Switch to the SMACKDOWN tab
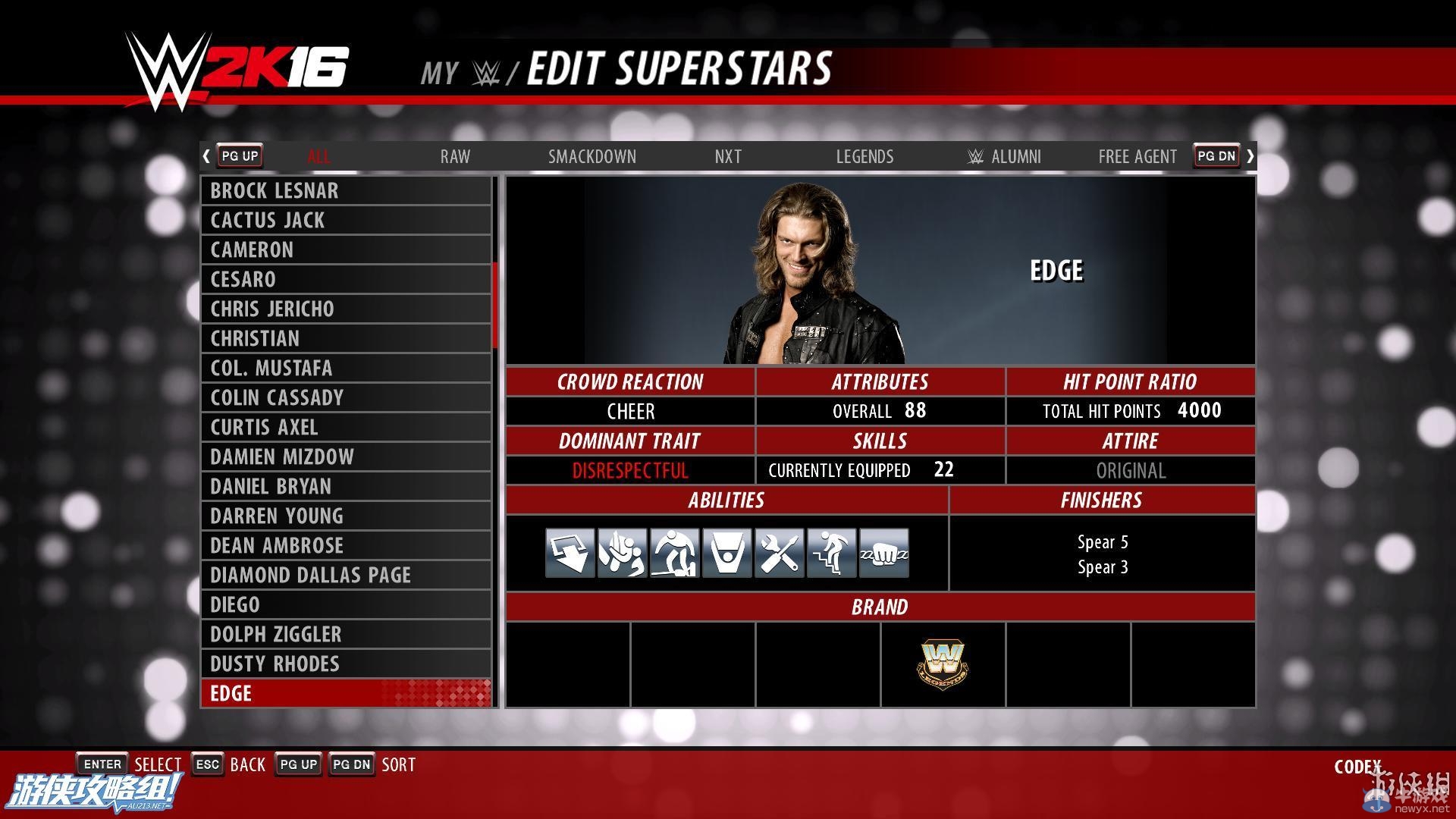 tap(592, 156)
